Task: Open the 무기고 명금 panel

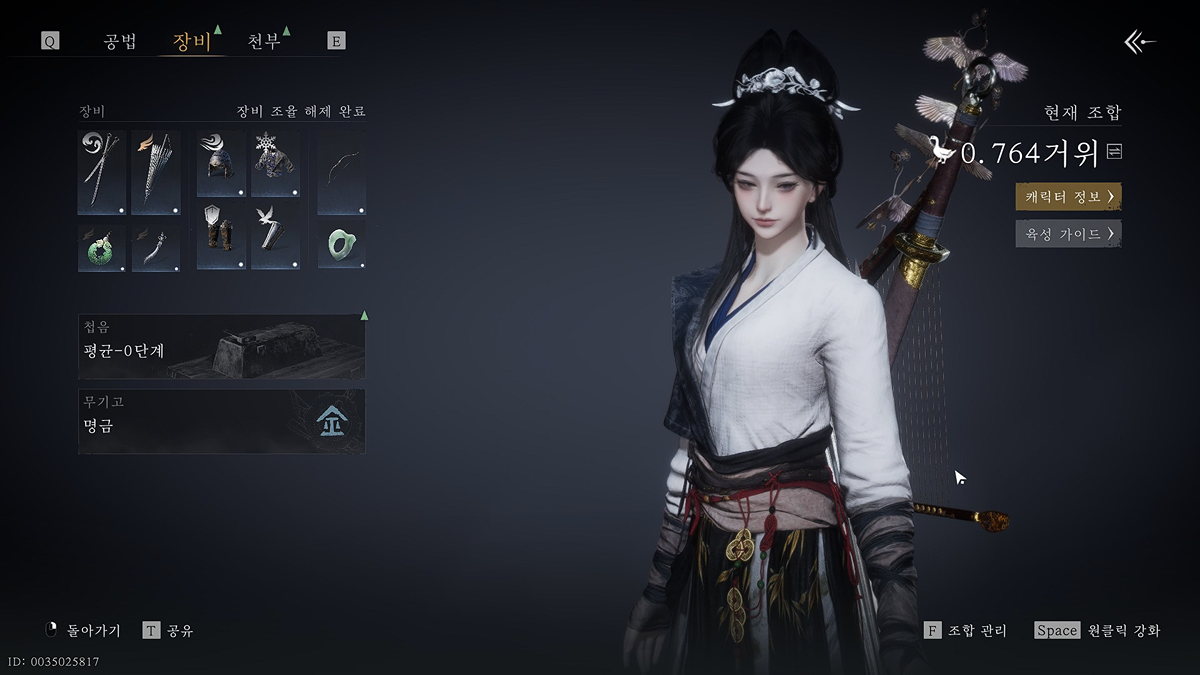Action: (221, 421)
